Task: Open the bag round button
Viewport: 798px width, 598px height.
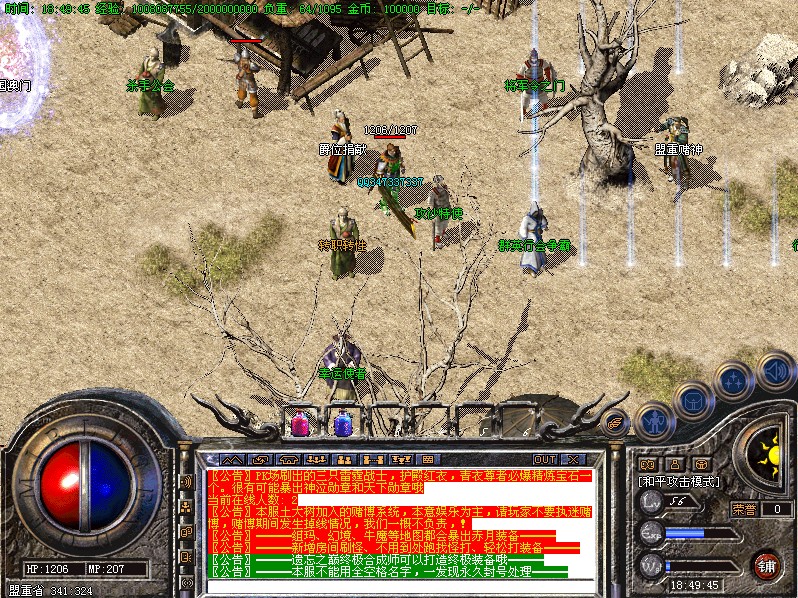Action: pos(692,400)
